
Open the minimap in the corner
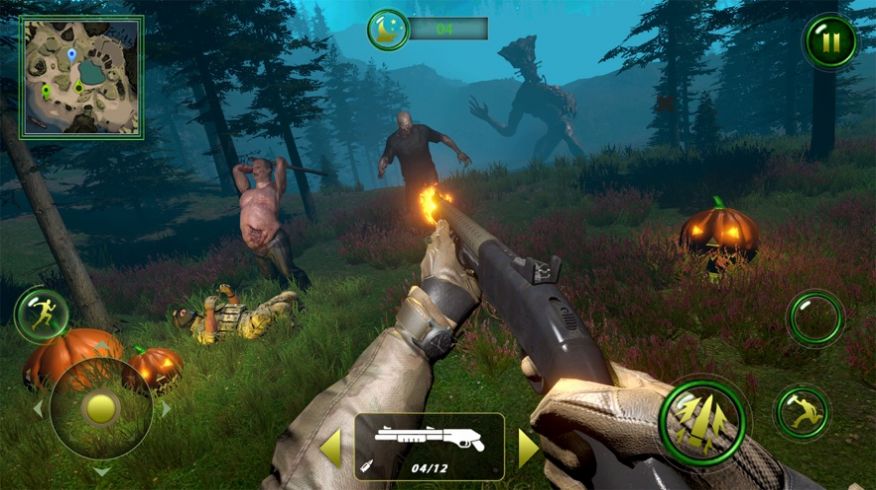point(82,76)
